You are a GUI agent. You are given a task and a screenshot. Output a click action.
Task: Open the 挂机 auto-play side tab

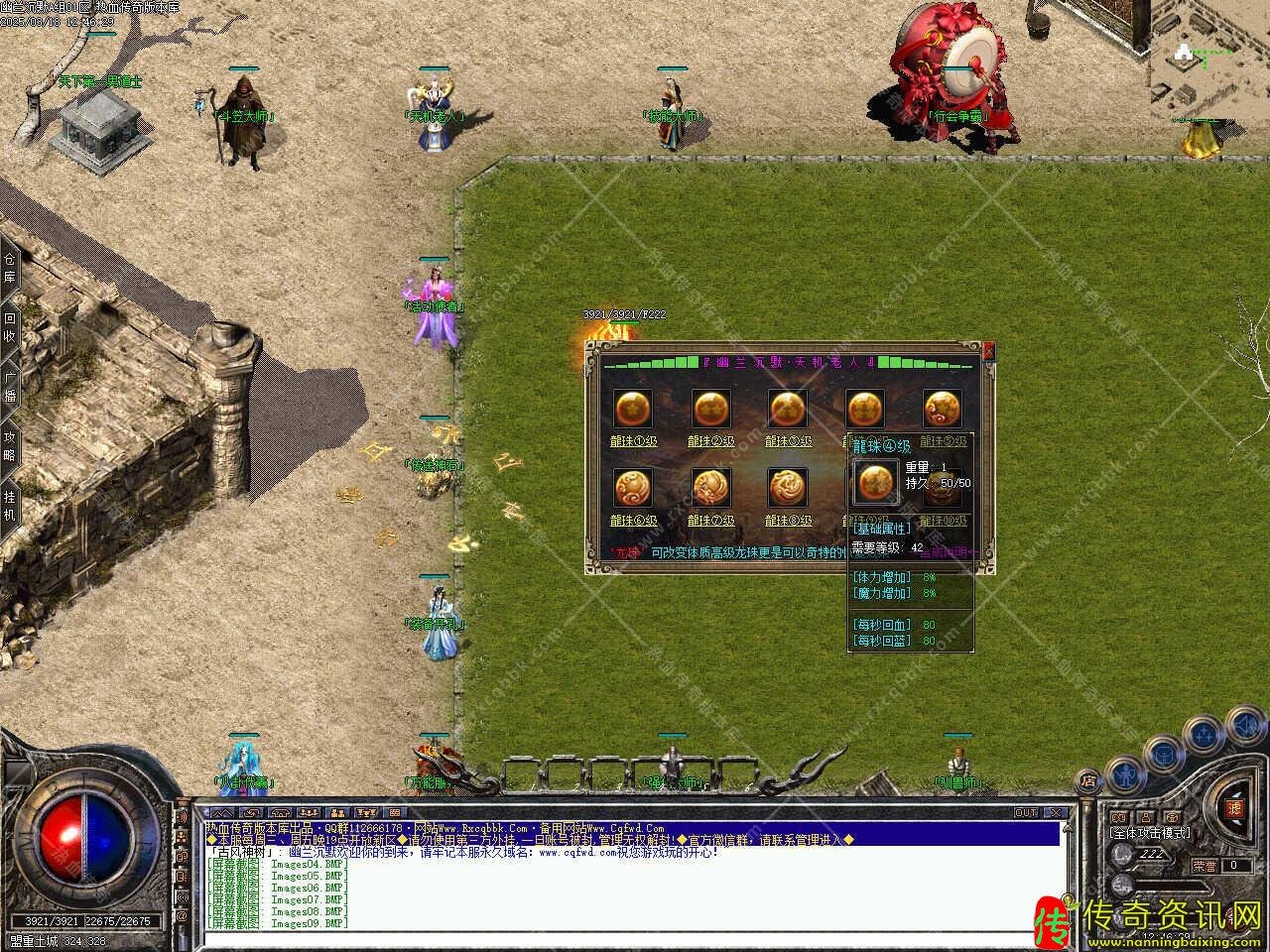(x=10, y=504)
